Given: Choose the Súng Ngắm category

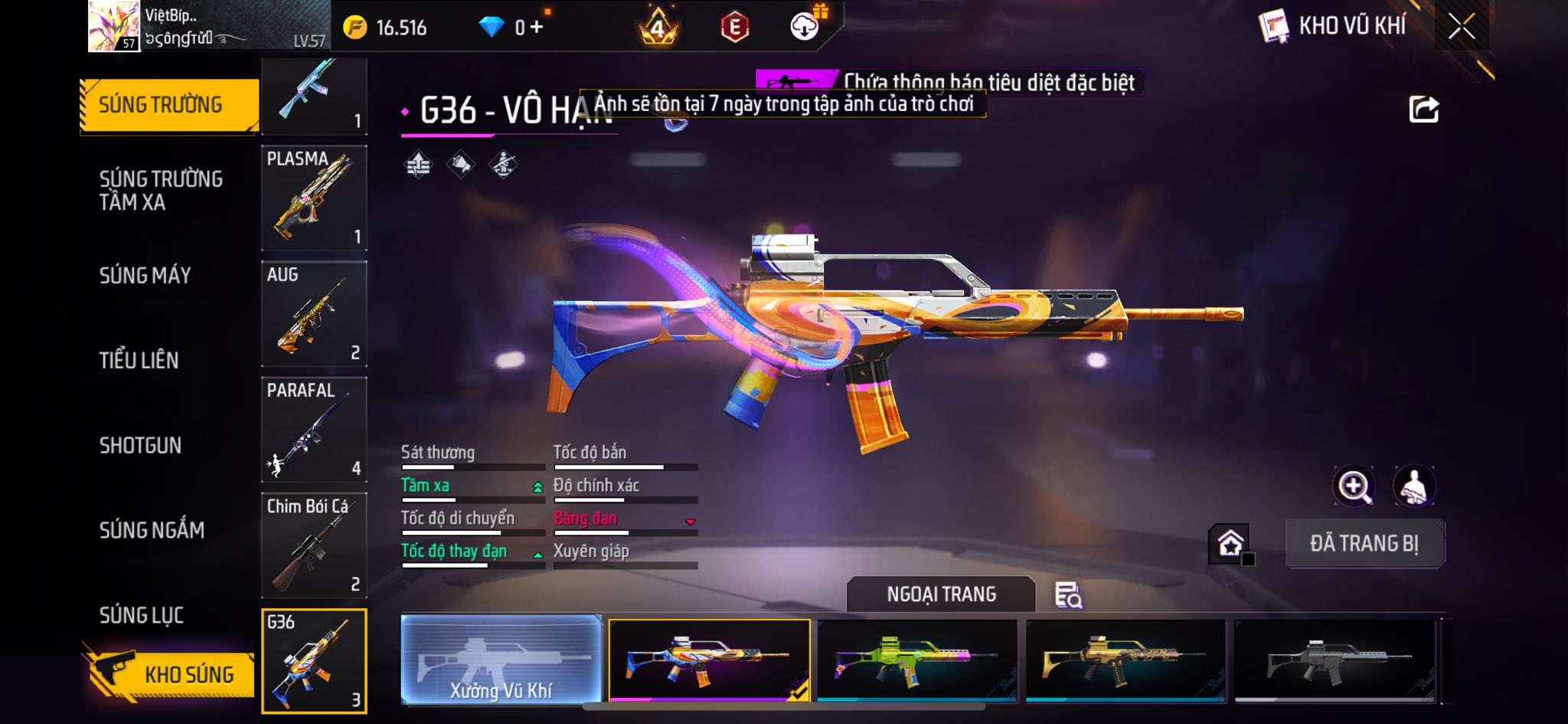Looking at the screenshot, I should (x=152, y=529).
